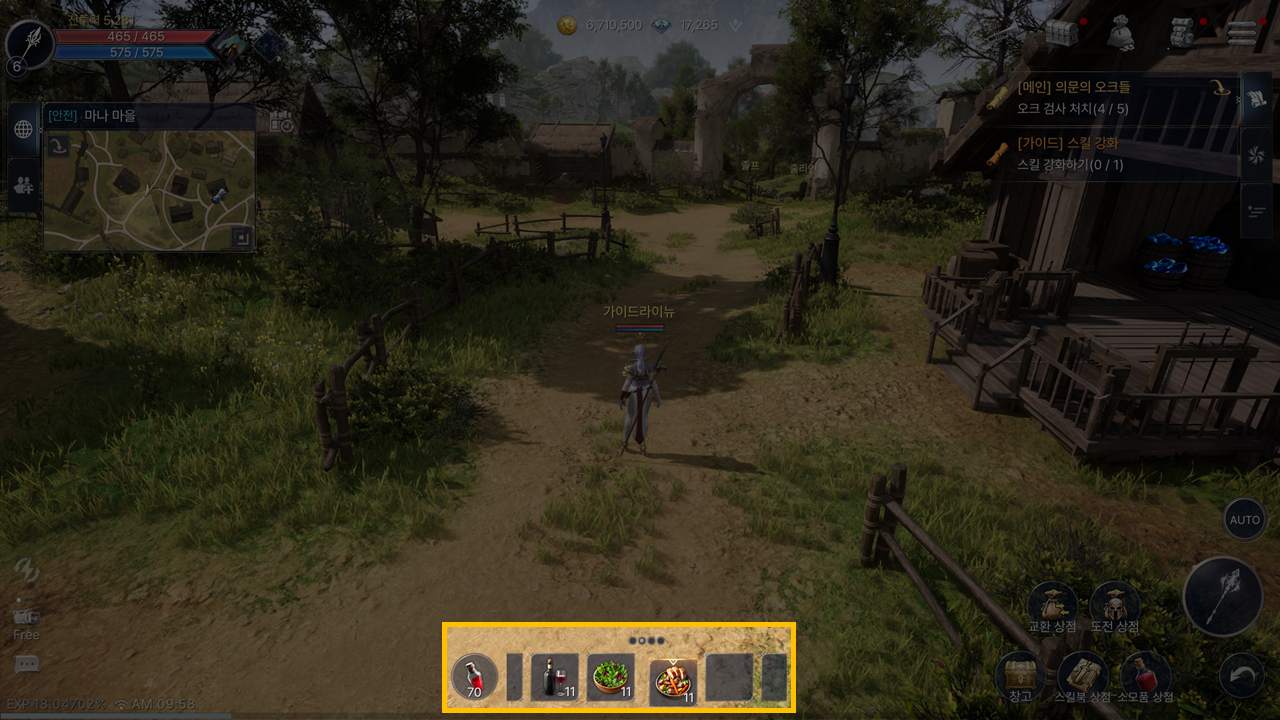Select the main quest 의문의 오크들

pyautogui.click(x=1110, y=97)
